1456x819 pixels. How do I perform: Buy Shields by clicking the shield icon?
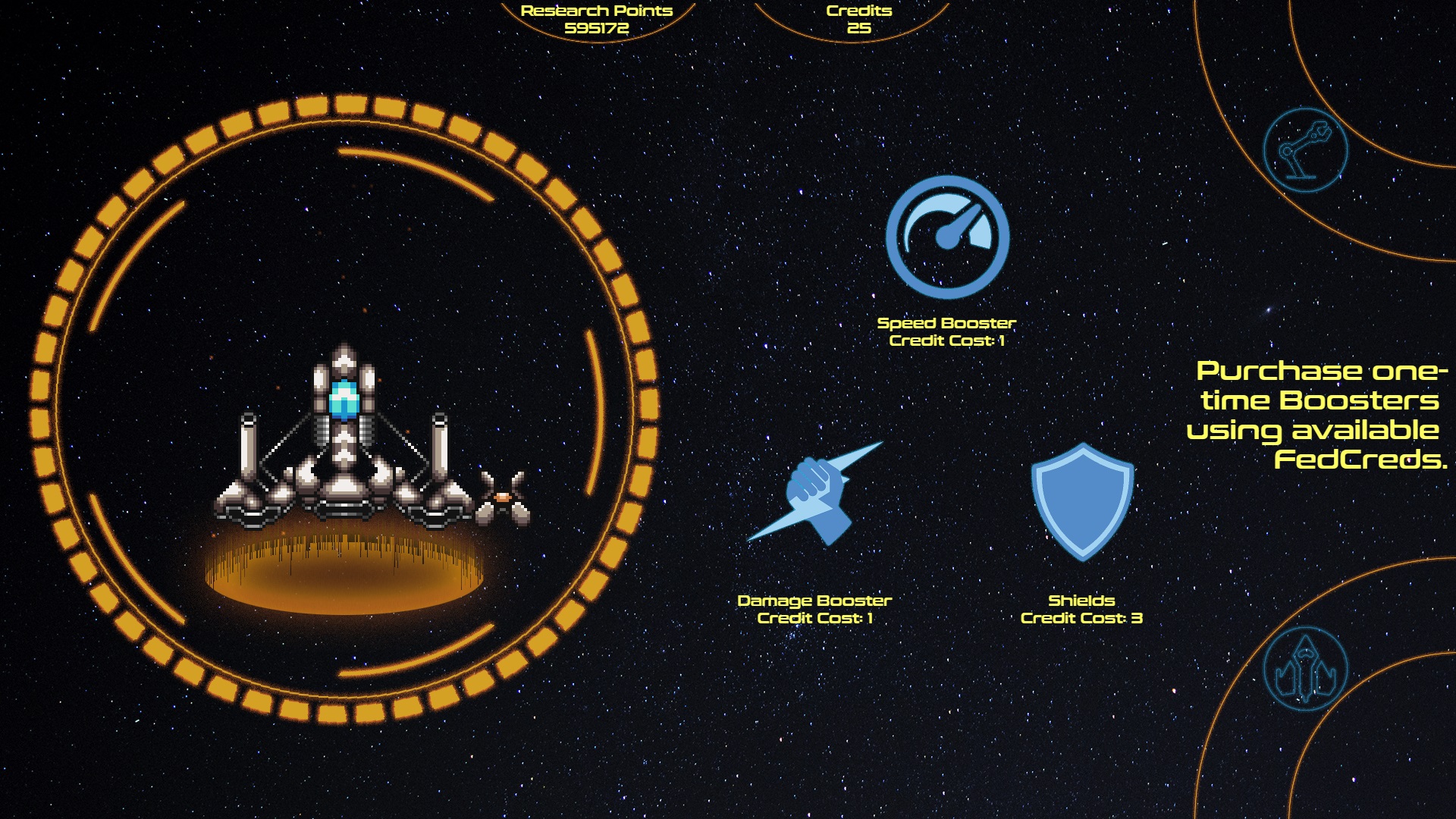[1082, 500]
